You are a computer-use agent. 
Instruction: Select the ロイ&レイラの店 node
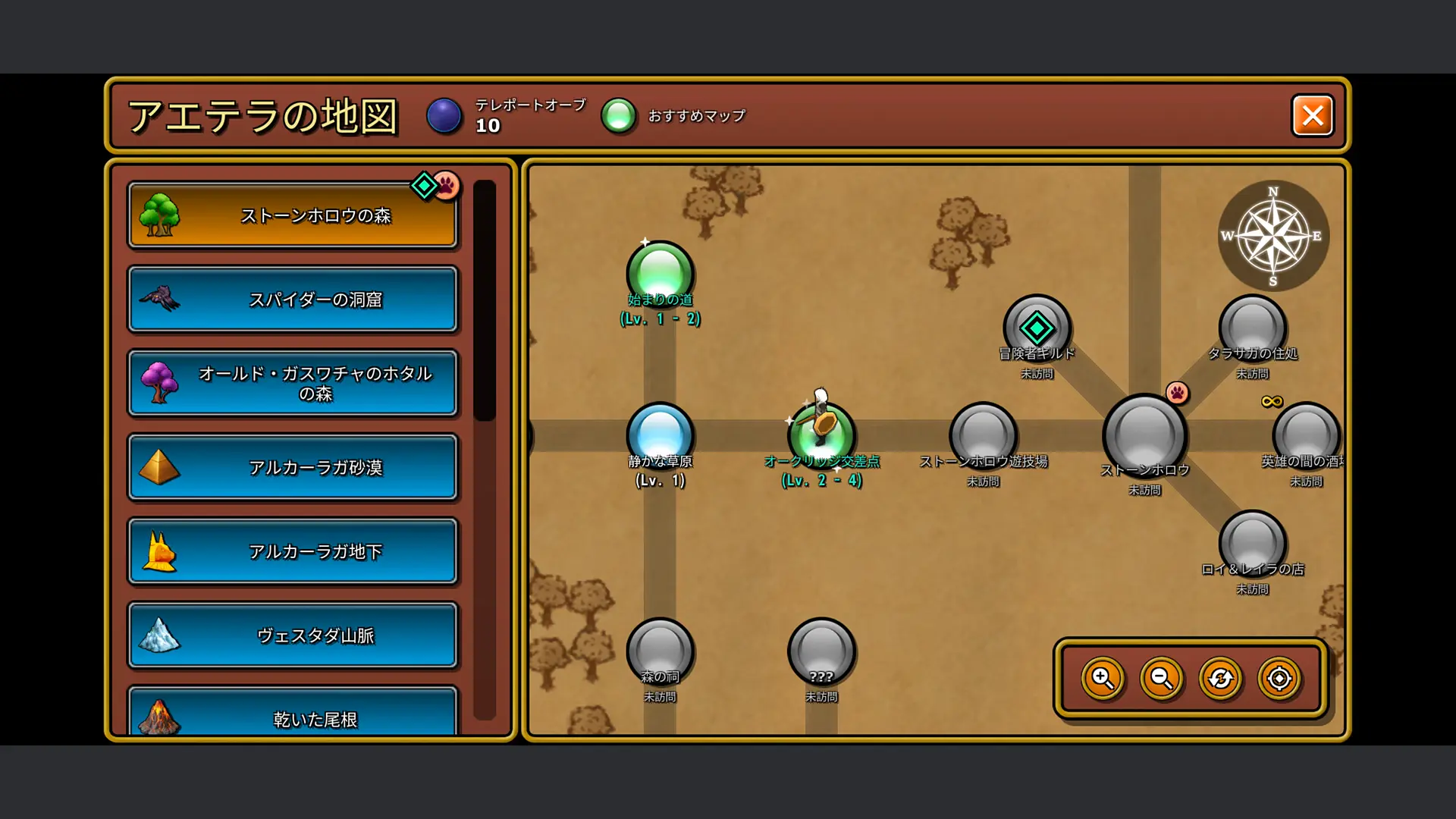(1252, 543)
